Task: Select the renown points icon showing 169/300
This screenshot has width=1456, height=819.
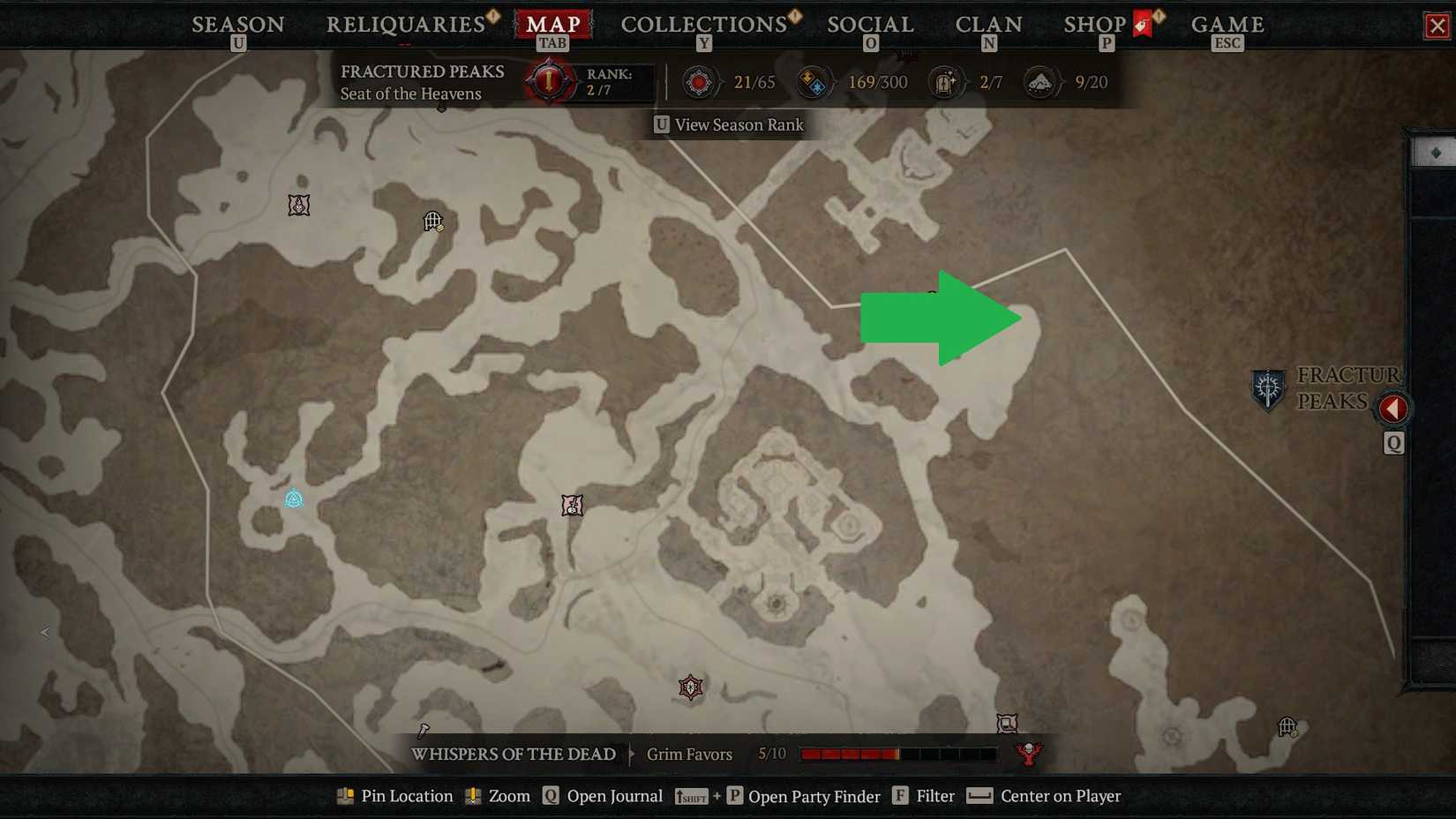Action: tap(814, 81)
